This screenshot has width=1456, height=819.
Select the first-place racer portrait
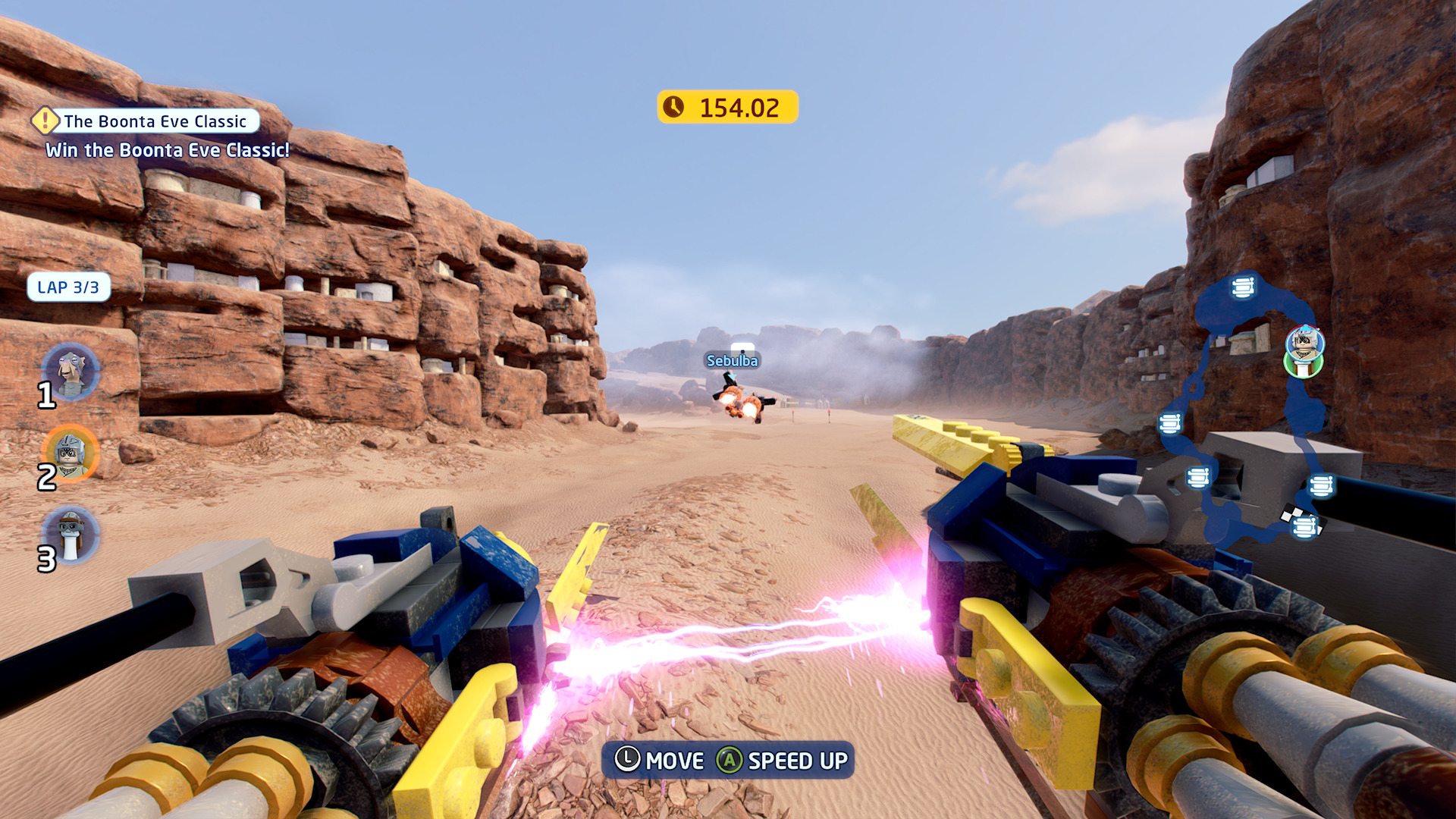click(x=71, y=371)
